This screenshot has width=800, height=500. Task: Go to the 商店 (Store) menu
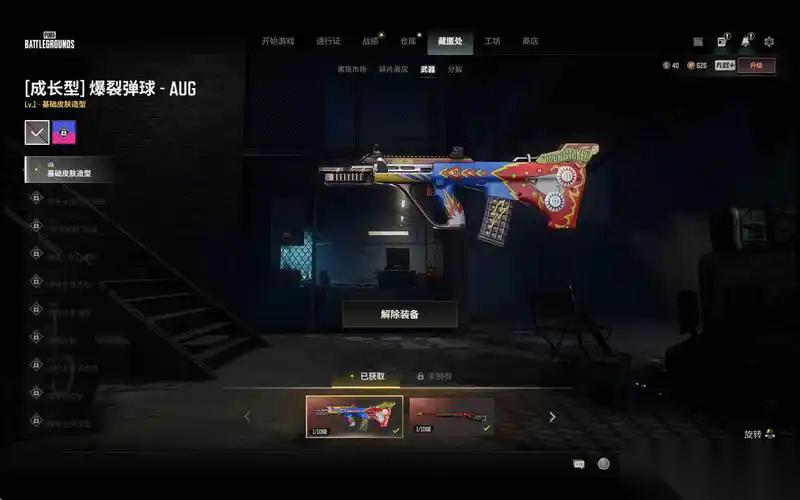pos(530,41)
